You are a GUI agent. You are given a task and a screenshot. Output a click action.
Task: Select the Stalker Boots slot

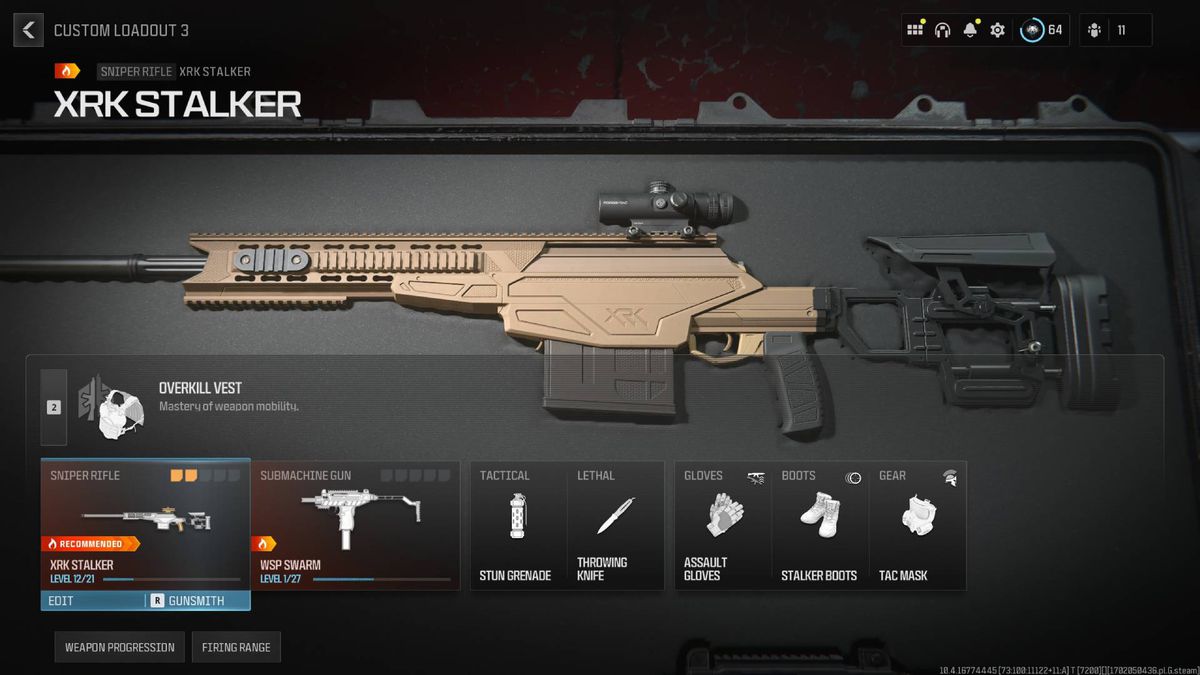tap(819, 525)
